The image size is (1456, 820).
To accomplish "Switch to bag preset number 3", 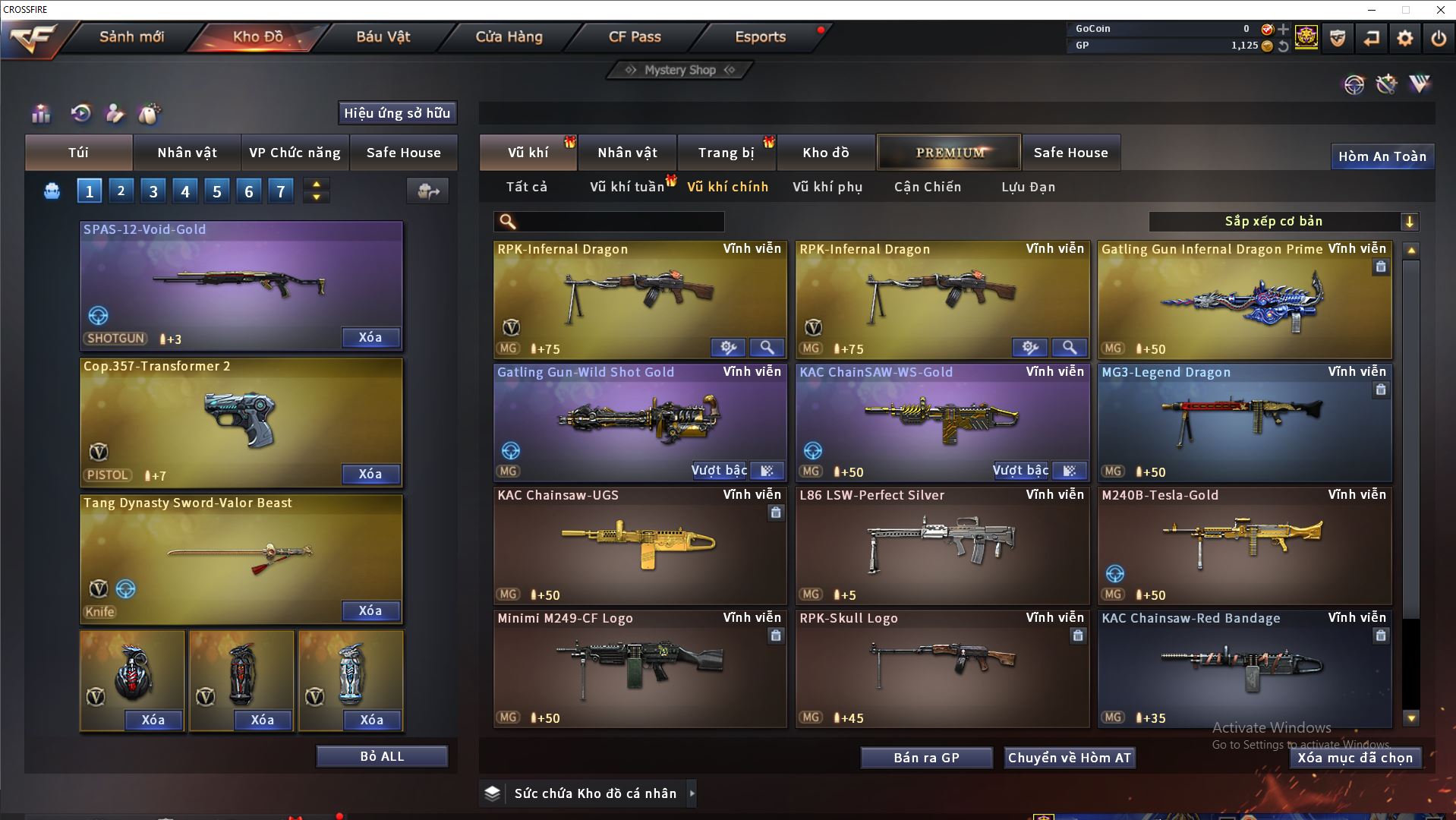I will [153, 191].
